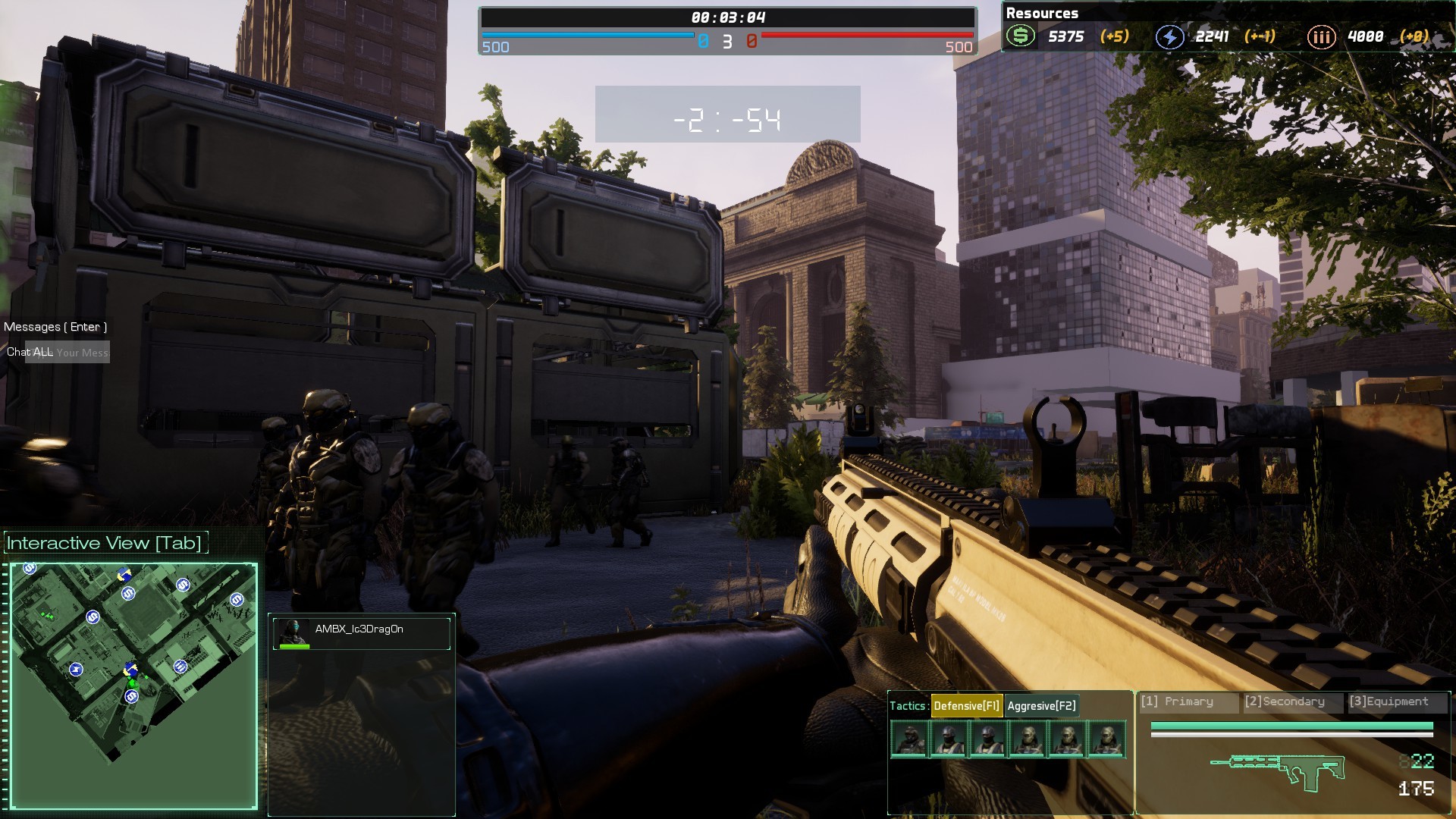The image size is (1456, 819).
Task: Click the [1]Primary weapon slot label
Action: [1188, 701]
